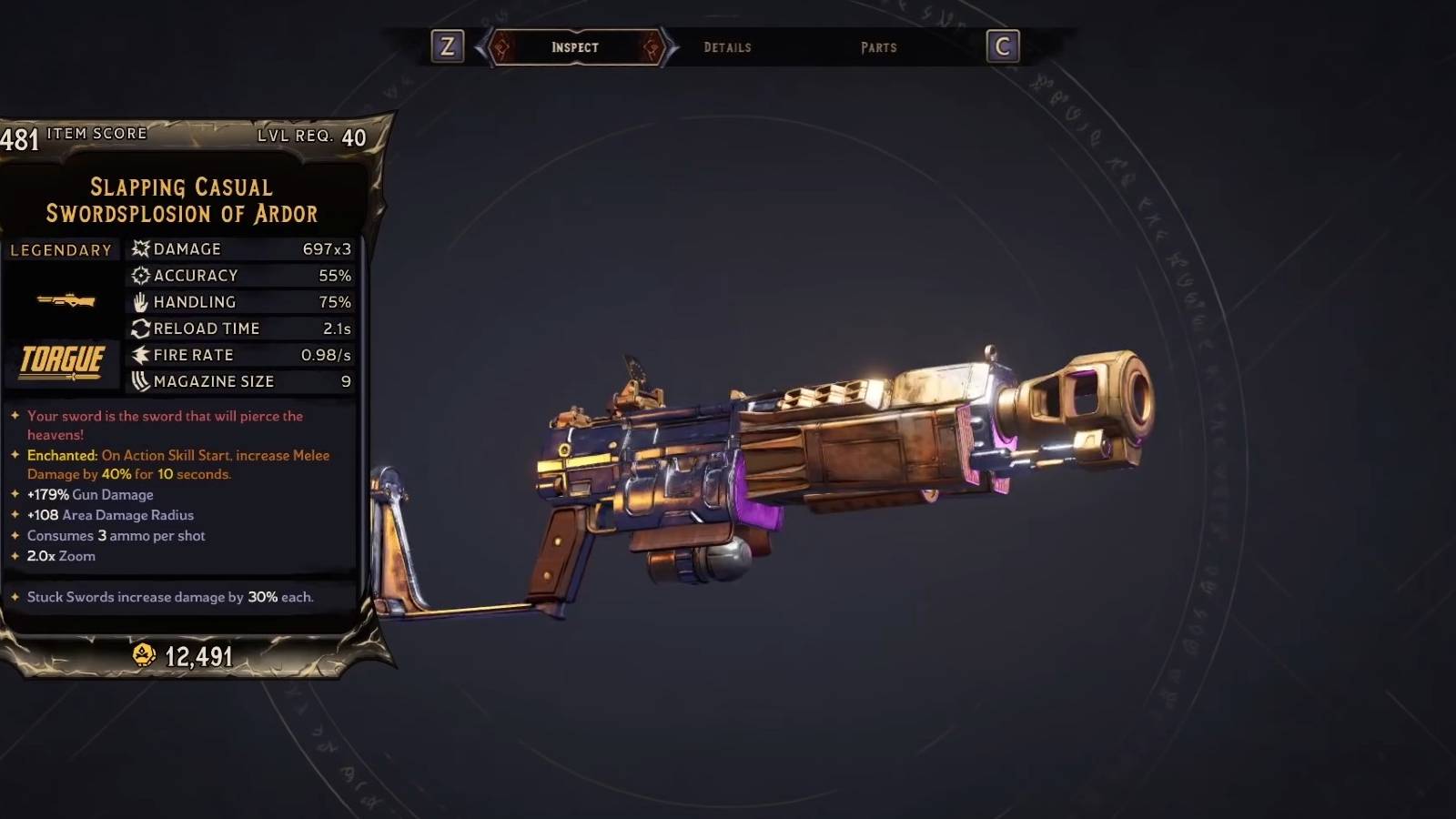This screenshot has height=819, width=1456.
Task: Switch to the Details tab
Action: [727, 47]
